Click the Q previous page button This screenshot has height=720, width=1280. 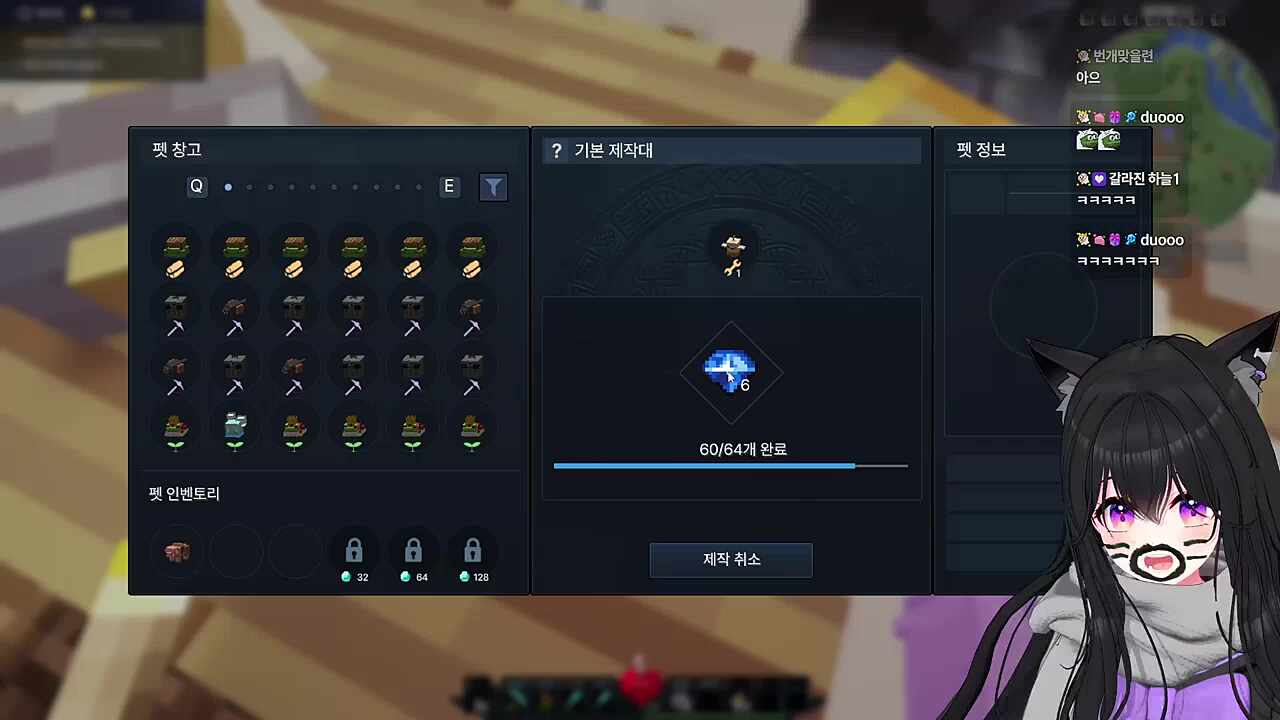pos(196,186)
